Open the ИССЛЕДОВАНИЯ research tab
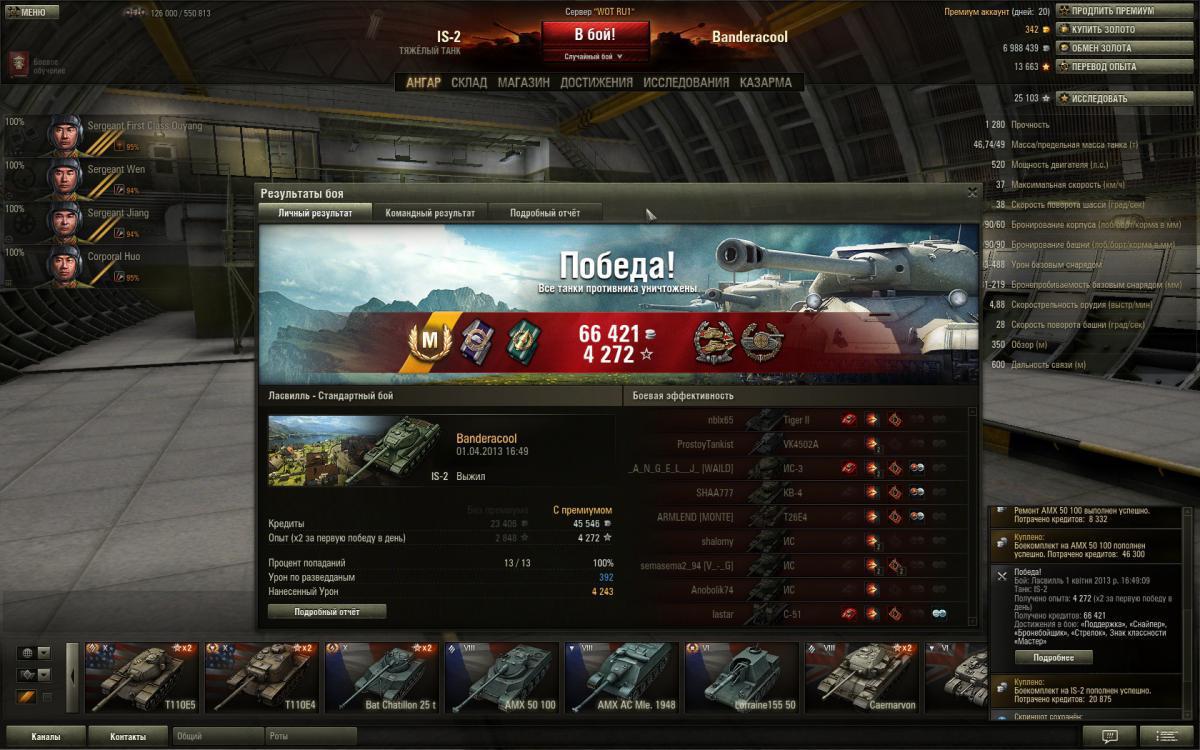The height and width of the screenshot is (750, 1200). click(686, 83)
